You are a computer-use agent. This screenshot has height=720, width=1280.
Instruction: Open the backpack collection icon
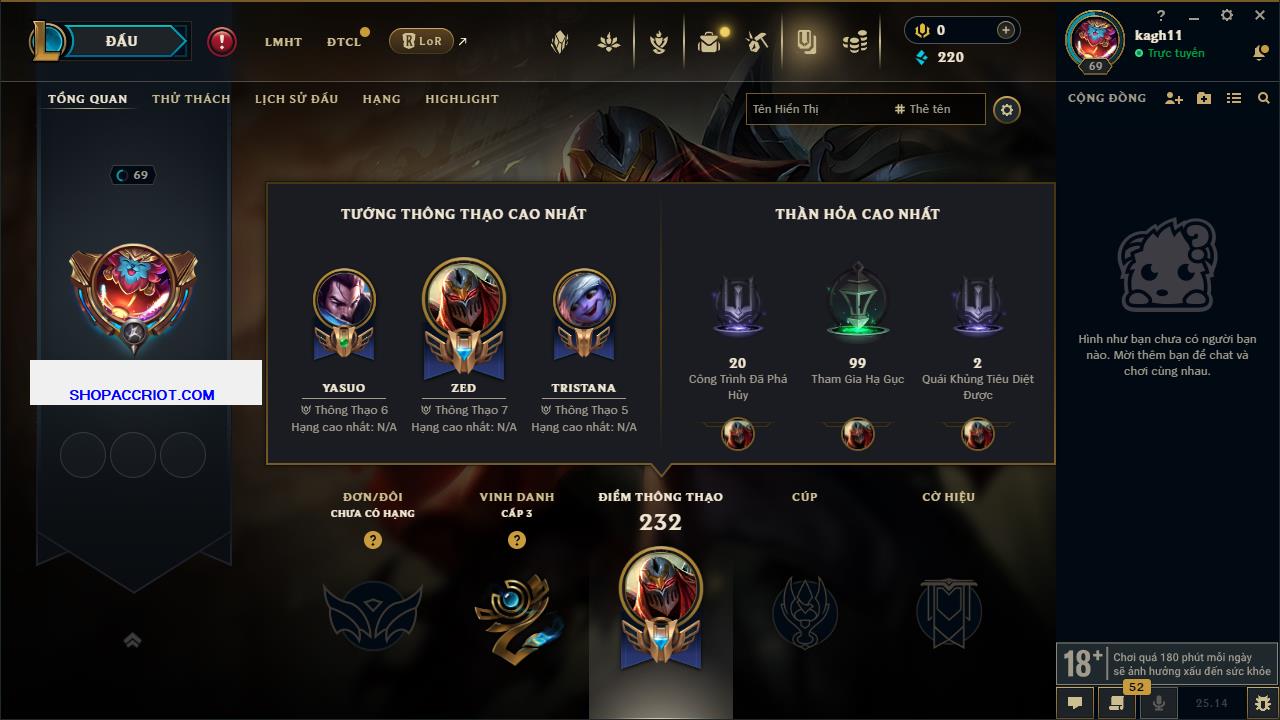709,42
